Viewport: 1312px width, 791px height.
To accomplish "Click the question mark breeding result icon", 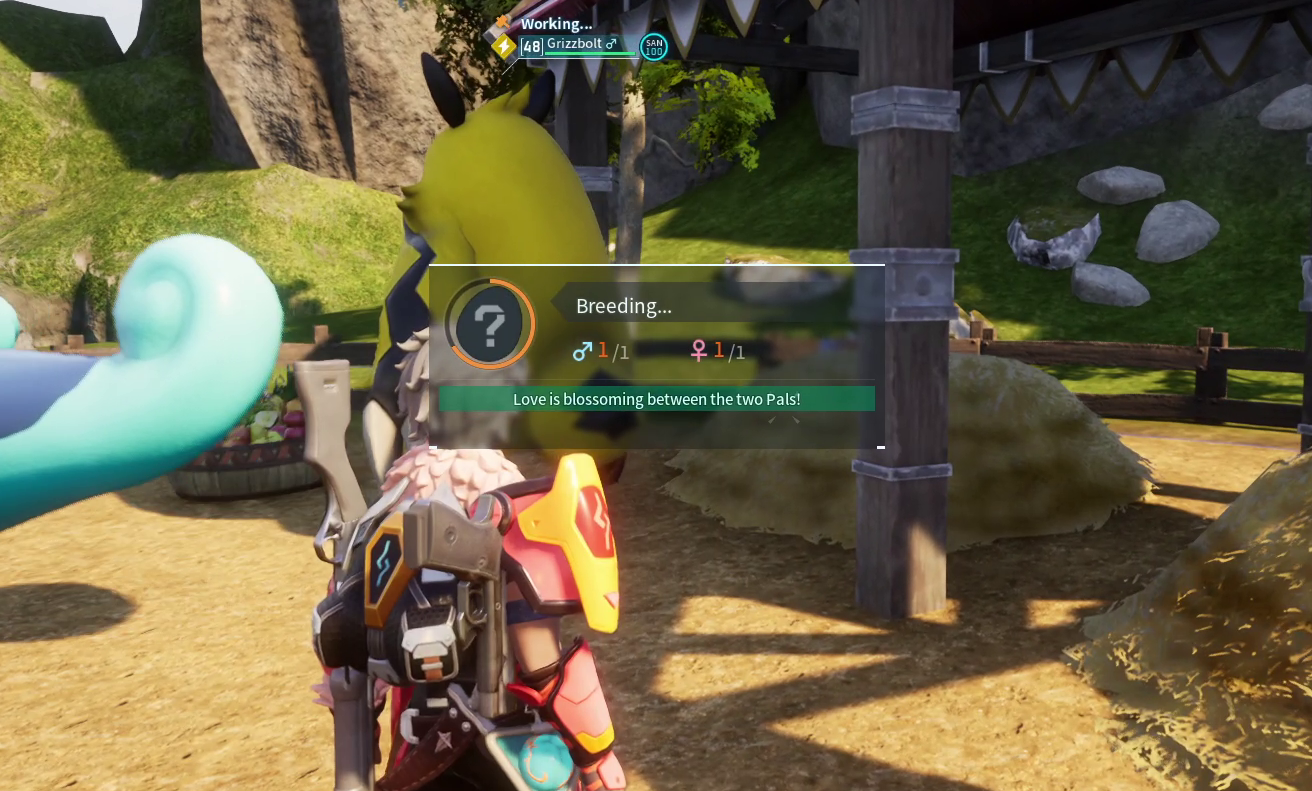I will click(490, 324).
